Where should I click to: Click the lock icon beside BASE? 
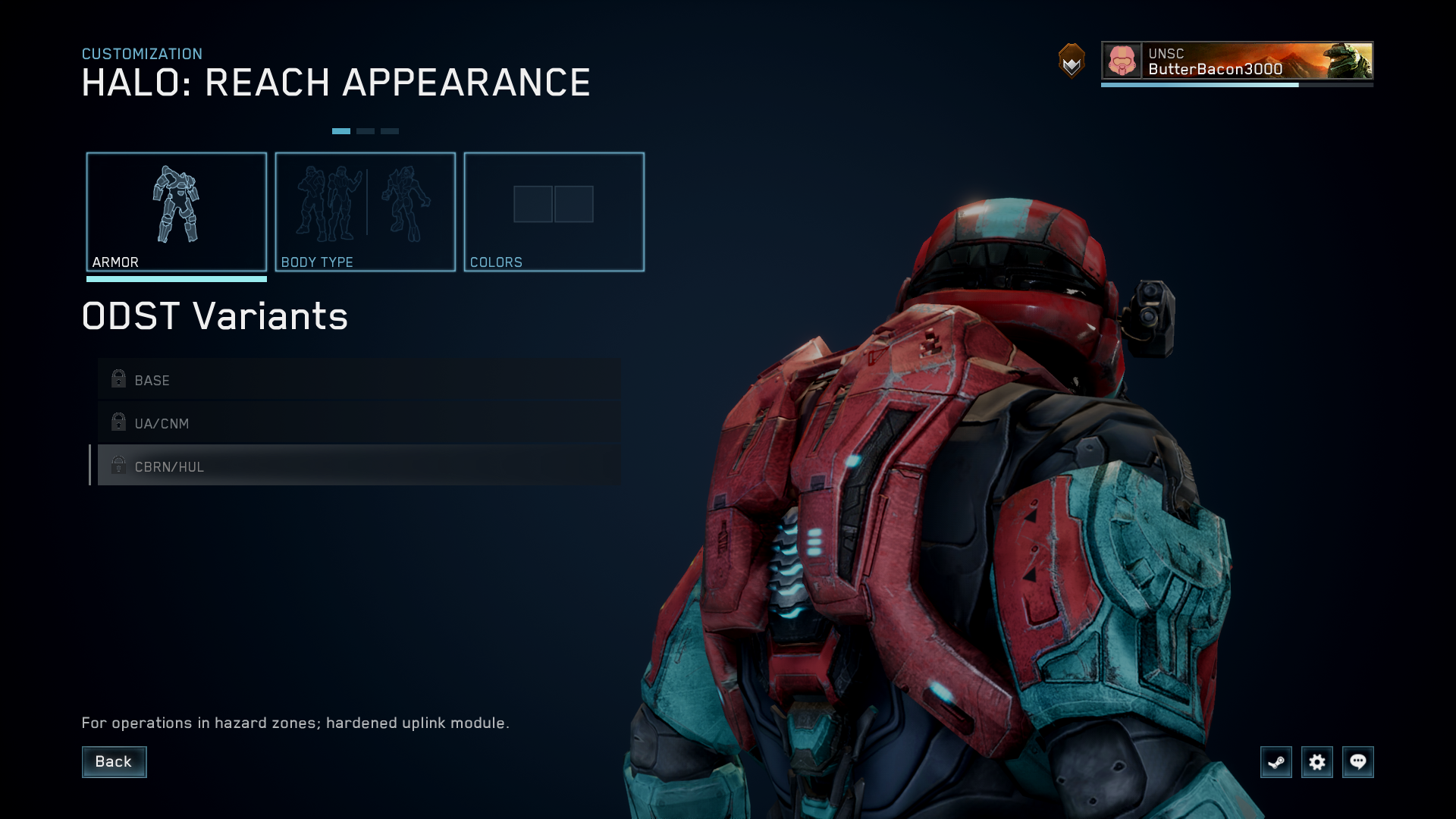[x=118, y=379]
